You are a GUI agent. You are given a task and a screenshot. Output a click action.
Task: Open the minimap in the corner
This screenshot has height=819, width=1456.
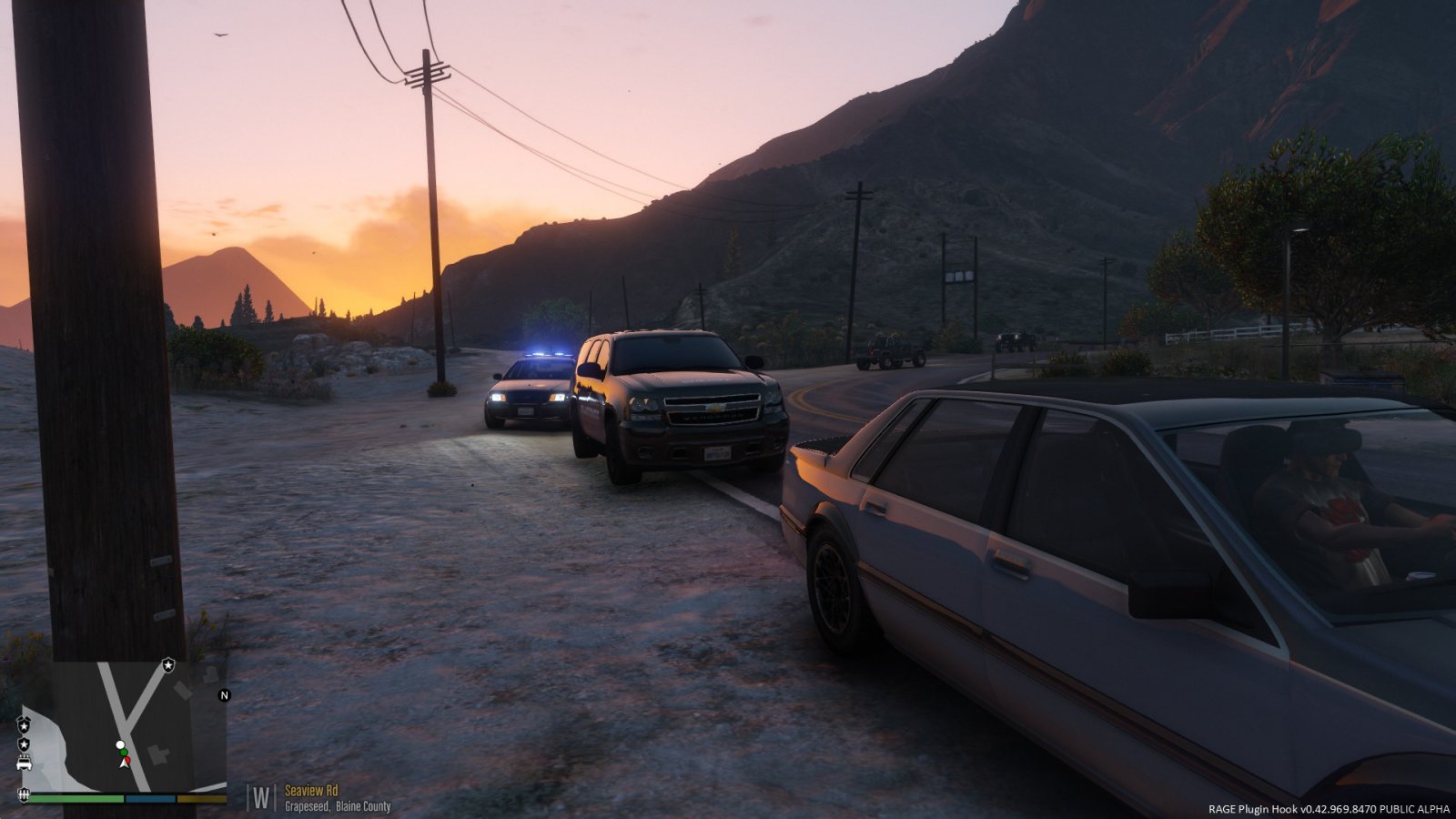pyautogui.click(x=127, y=726)
